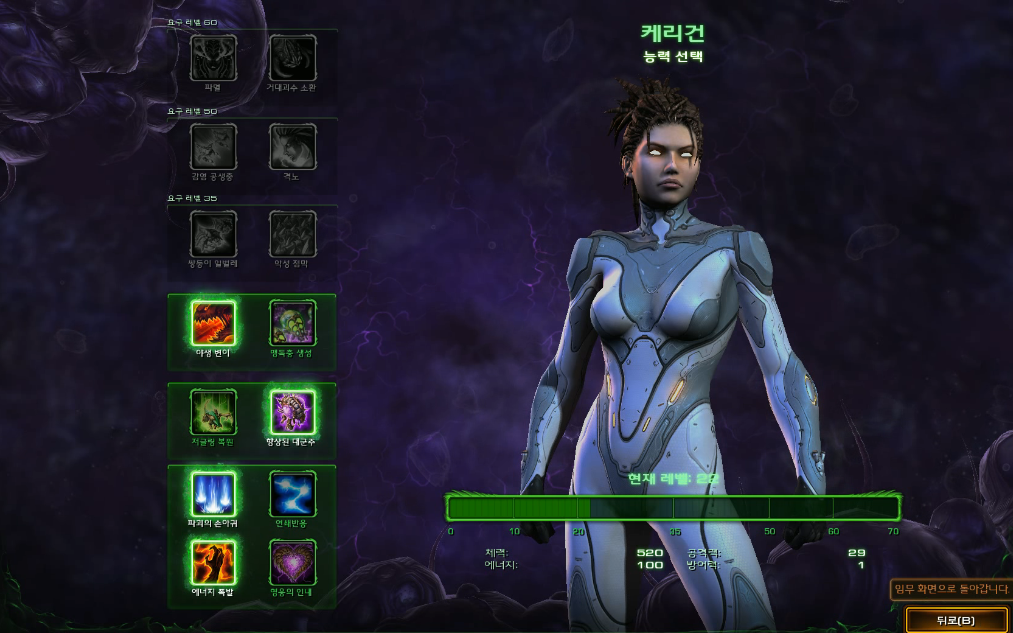This screenshot has height=633, width=1013.
Task: Choose the 맹독충 생성 (Spawn Banelings) ability
Action: (x=292, y=323)
